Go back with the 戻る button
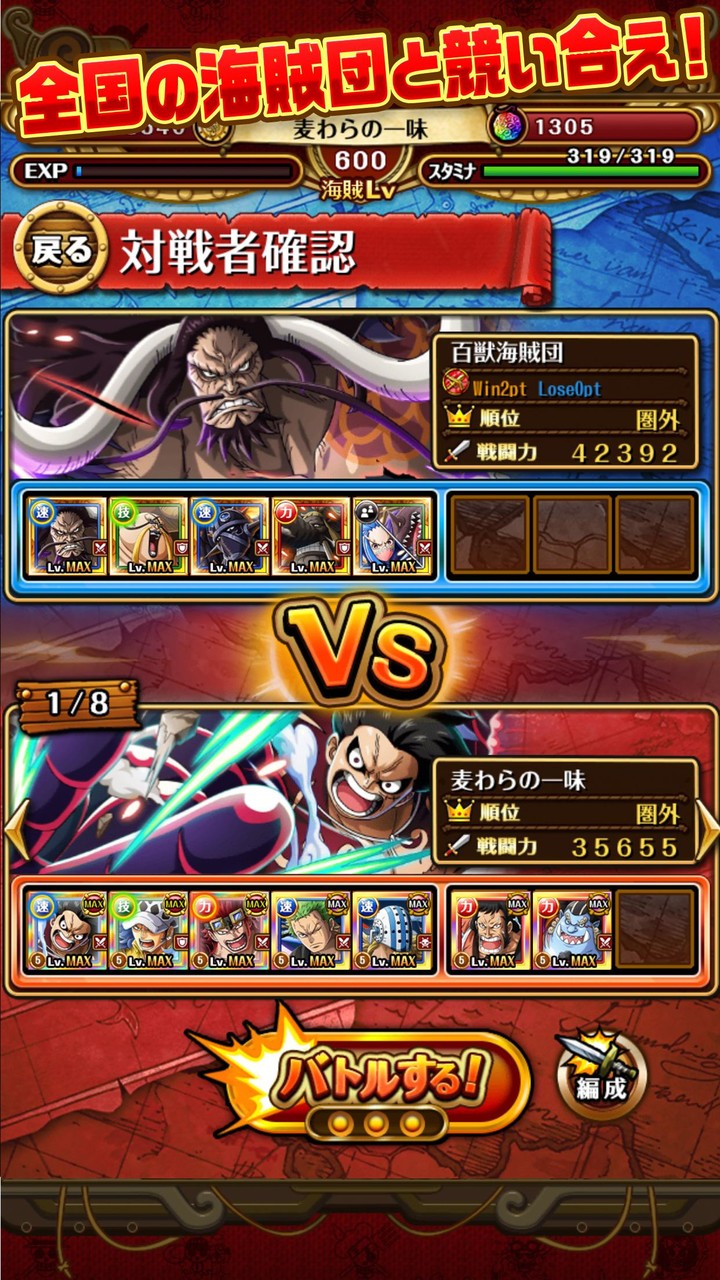This screenshot has width=720, height=1280. [61, 250]
